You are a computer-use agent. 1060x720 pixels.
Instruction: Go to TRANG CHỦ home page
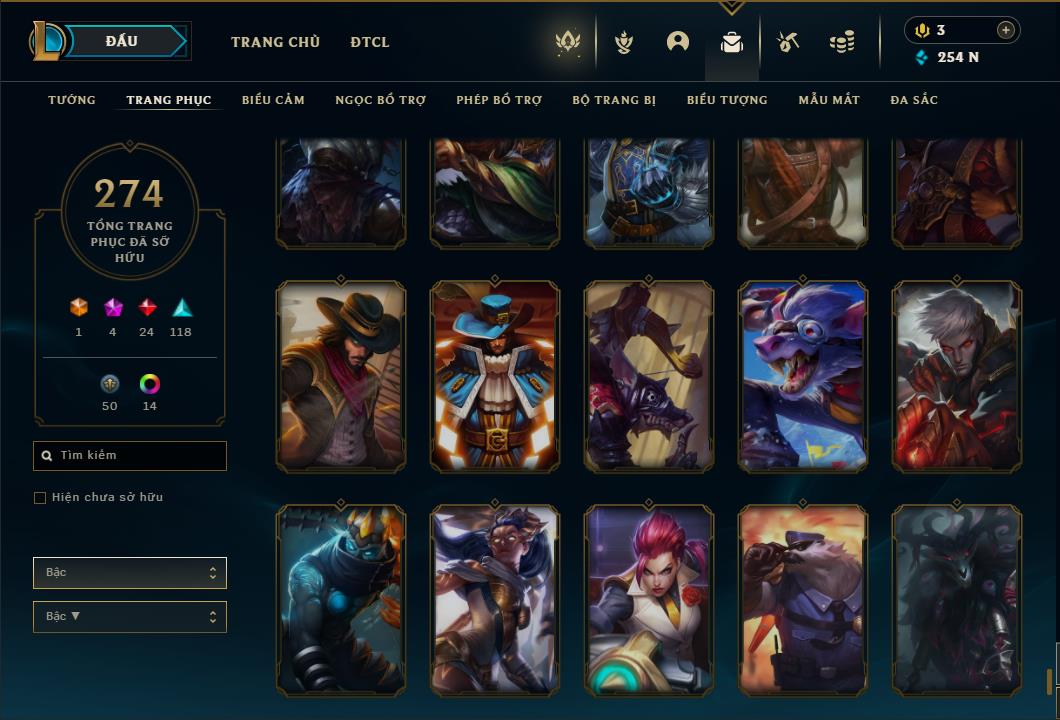coord(275,42)
